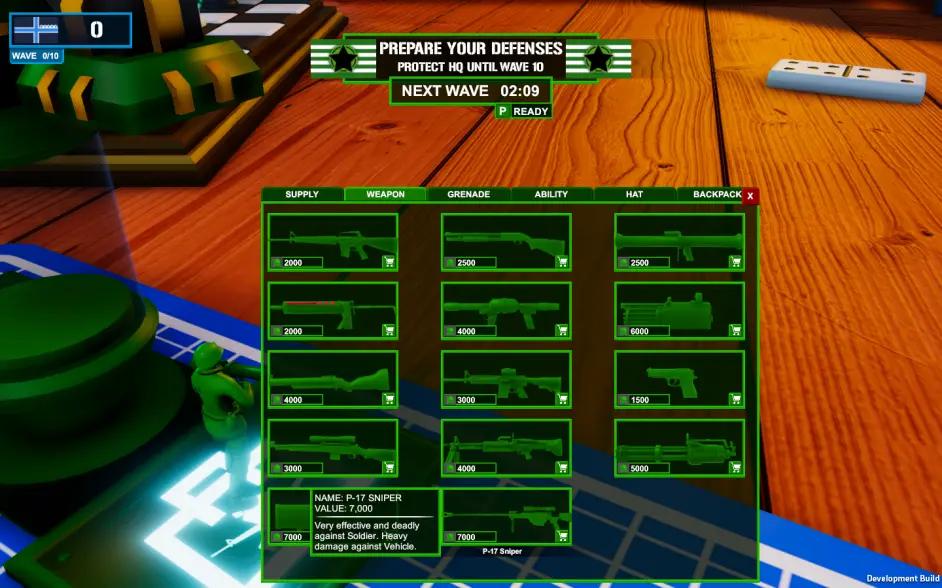Close the shop with the red X

[750, 196]
